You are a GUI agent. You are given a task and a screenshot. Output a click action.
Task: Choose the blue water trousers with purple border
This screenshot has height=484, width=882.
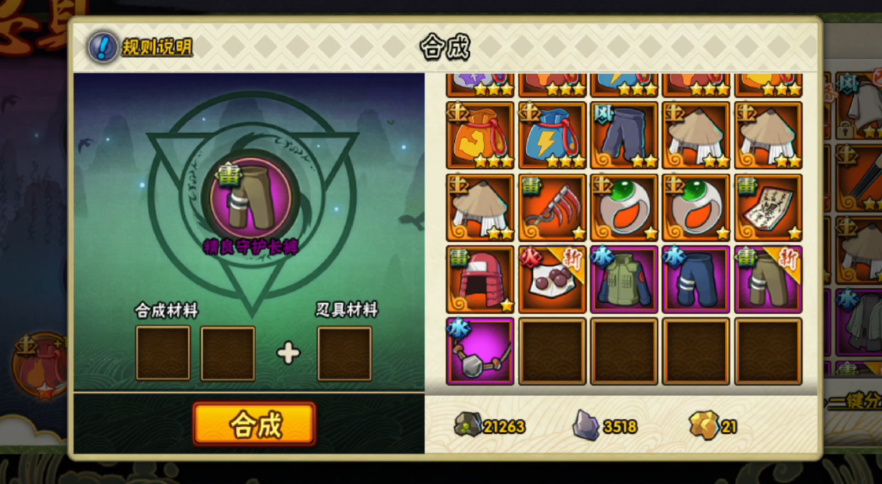[x=696, y=279]
